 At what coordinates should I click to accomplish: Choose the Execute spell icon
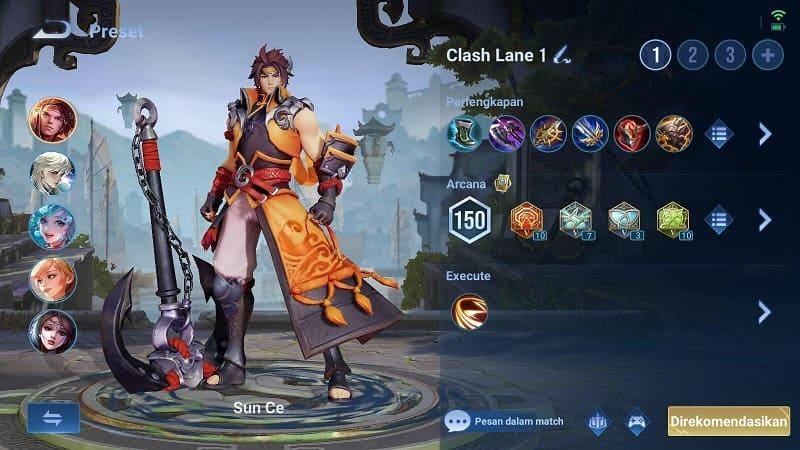click(x=469, y=312)
